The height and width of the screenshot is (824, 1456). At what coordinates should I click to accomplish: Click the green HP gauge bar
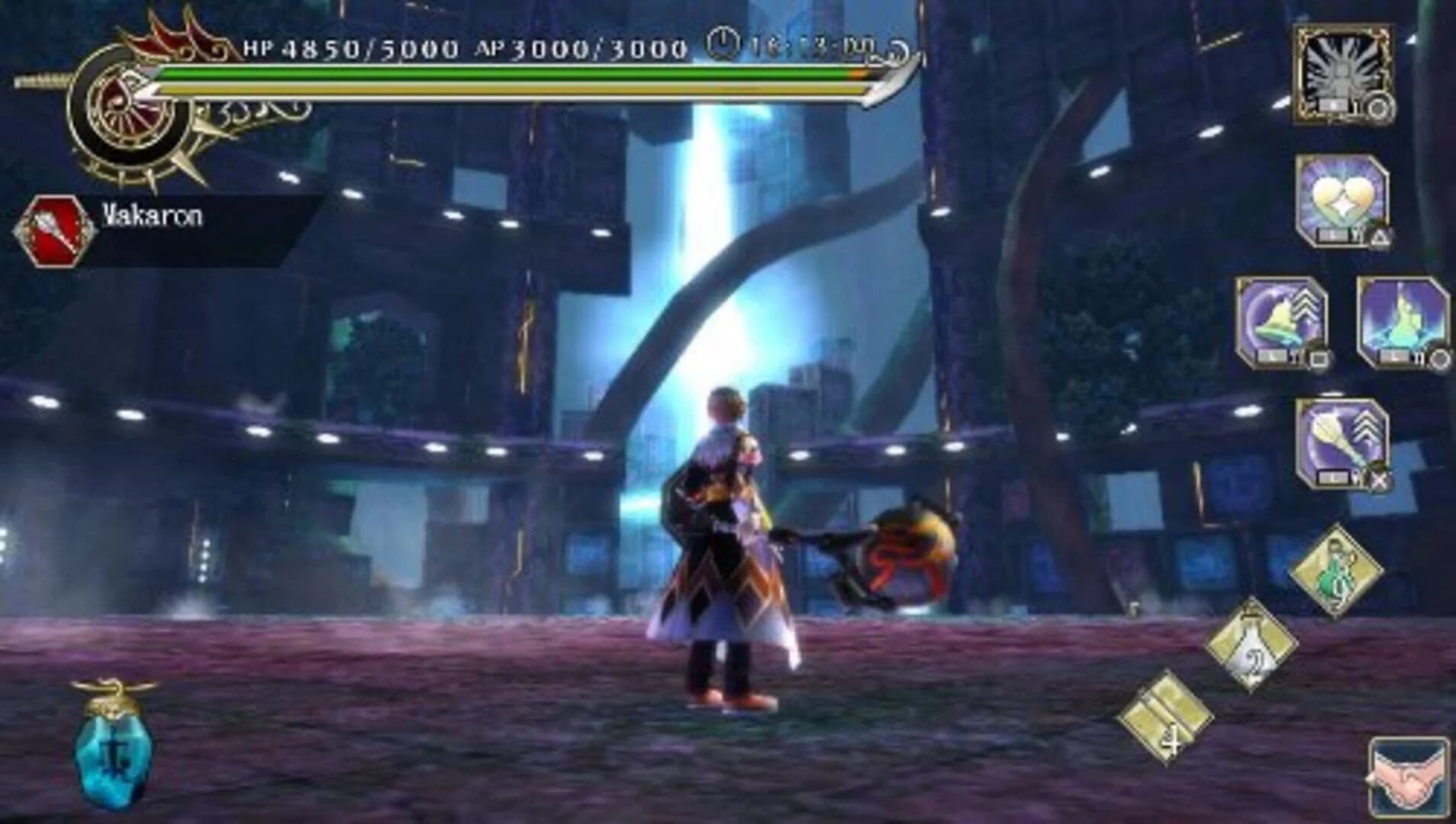point(504,75)
